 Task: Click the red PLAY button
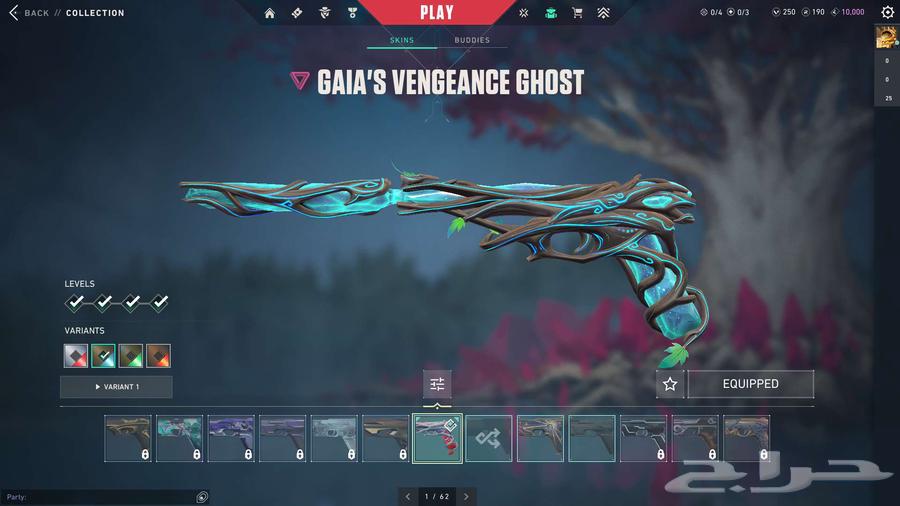click(436, 13)
